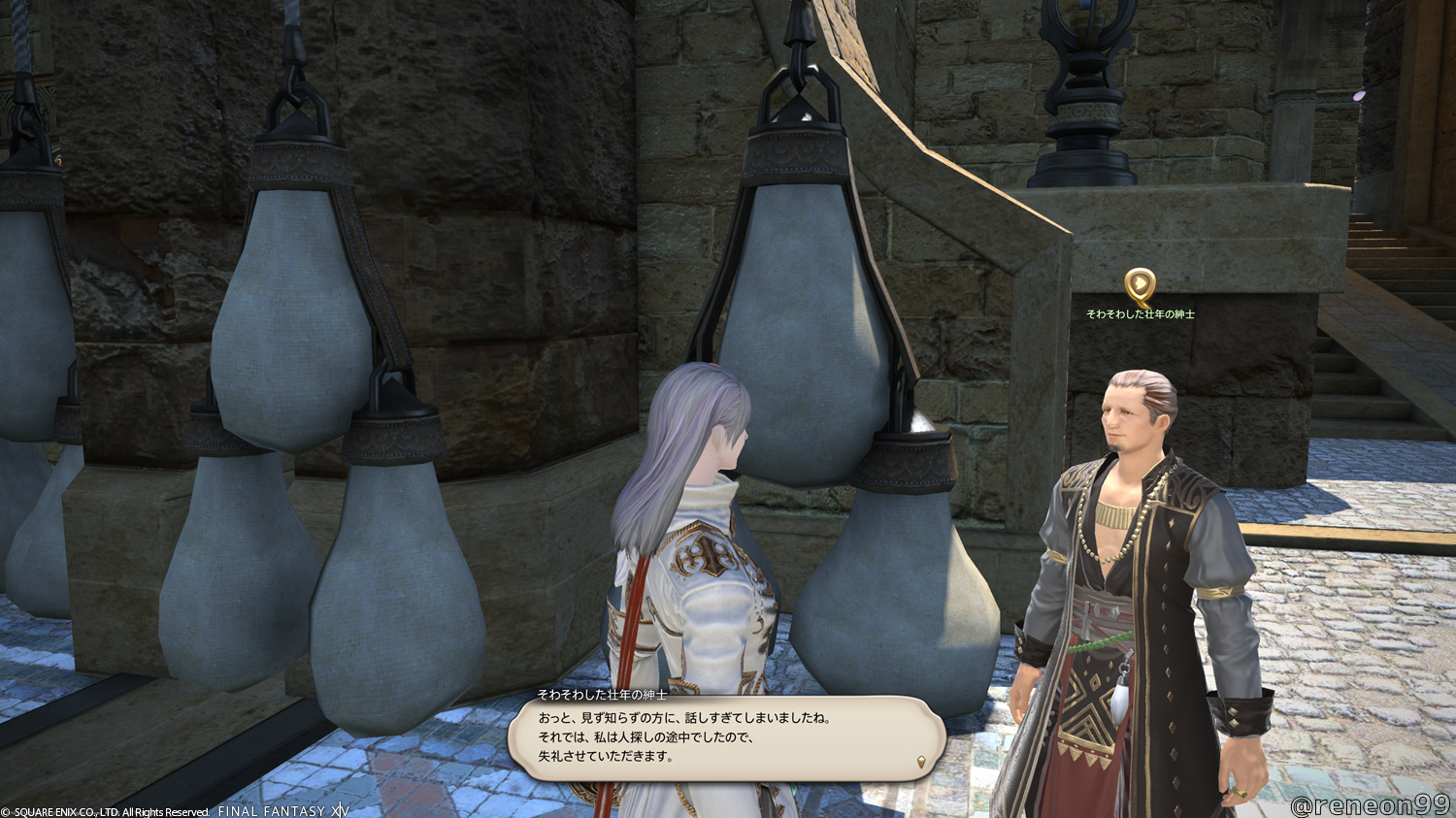Advance the gentleman's dialogue speech bubble

coord(726,737)
